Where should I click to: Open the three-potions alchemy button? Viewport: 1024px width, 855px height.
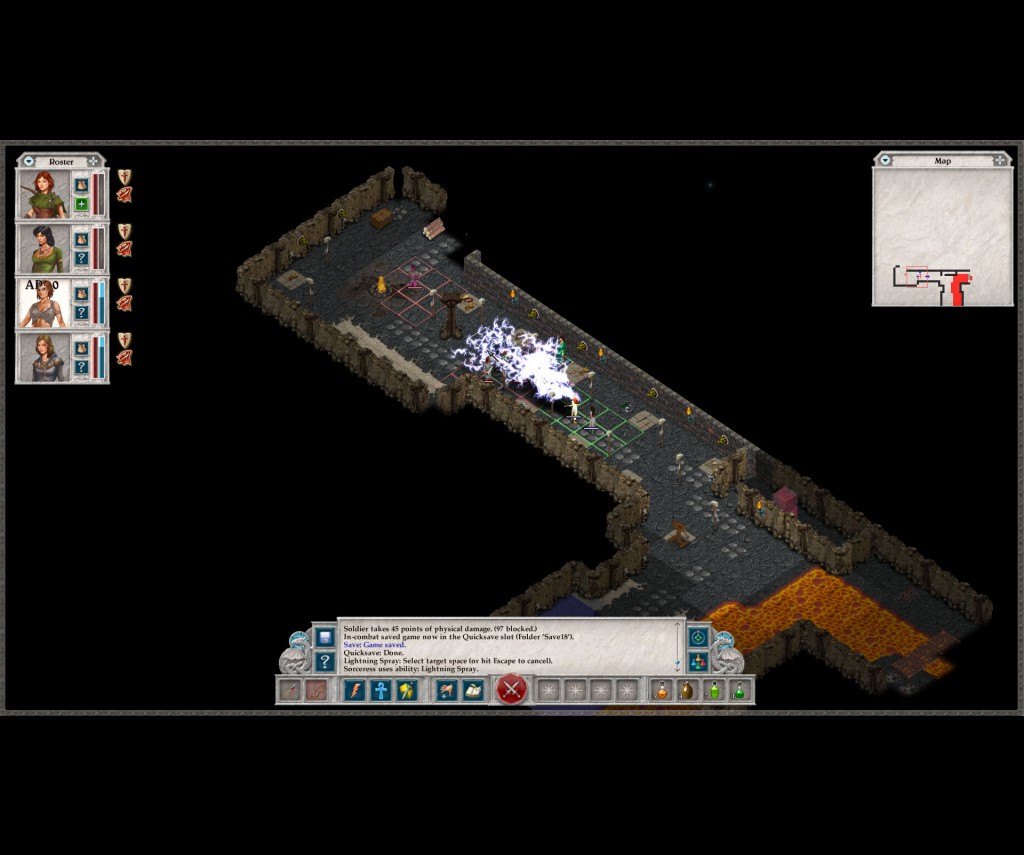tap(698, 661)
